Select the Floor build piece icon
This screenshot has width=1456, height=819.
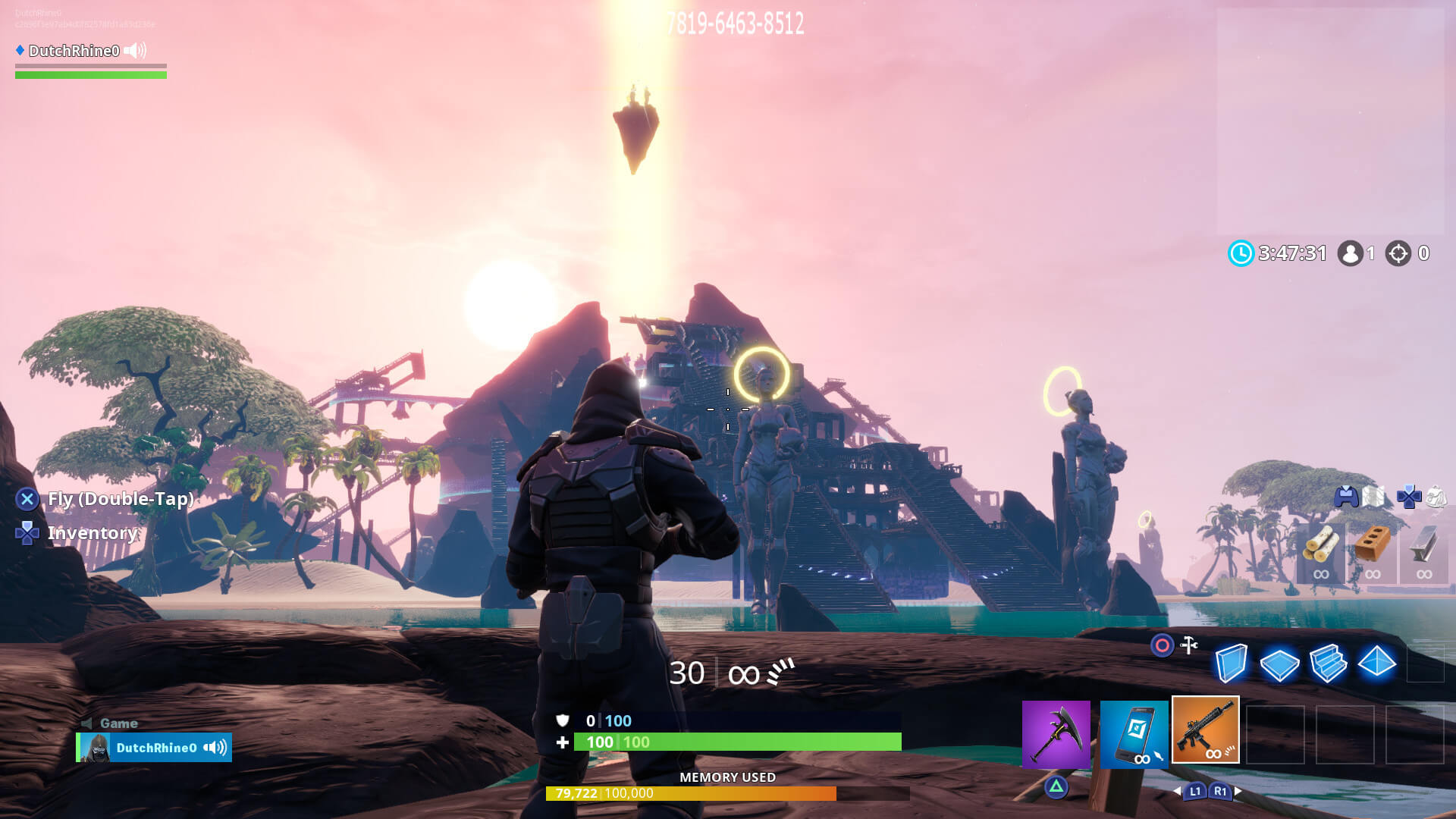coord(1280,666)
